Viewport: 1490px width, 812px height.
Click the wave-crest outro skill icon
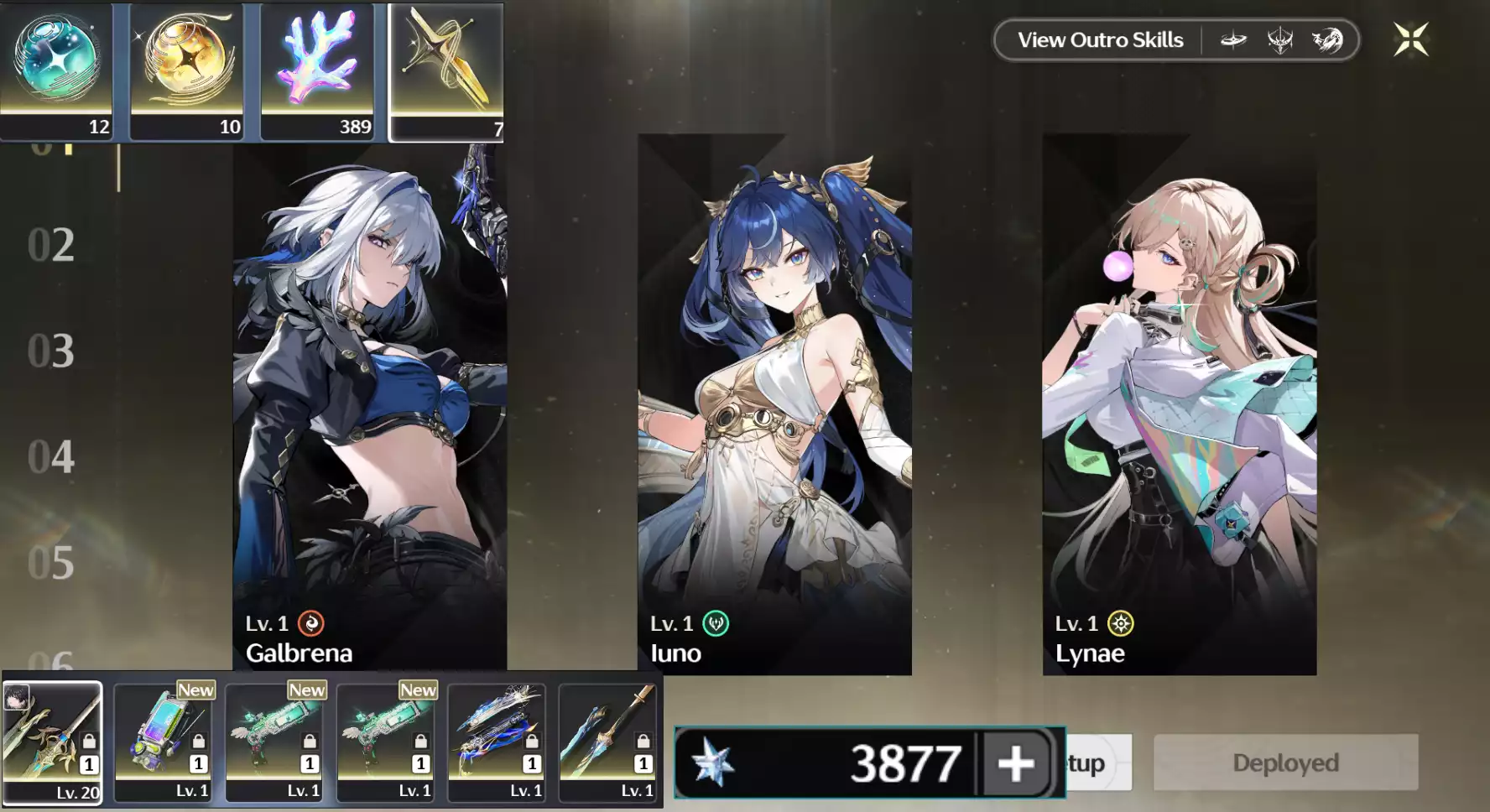(1326, 39)
